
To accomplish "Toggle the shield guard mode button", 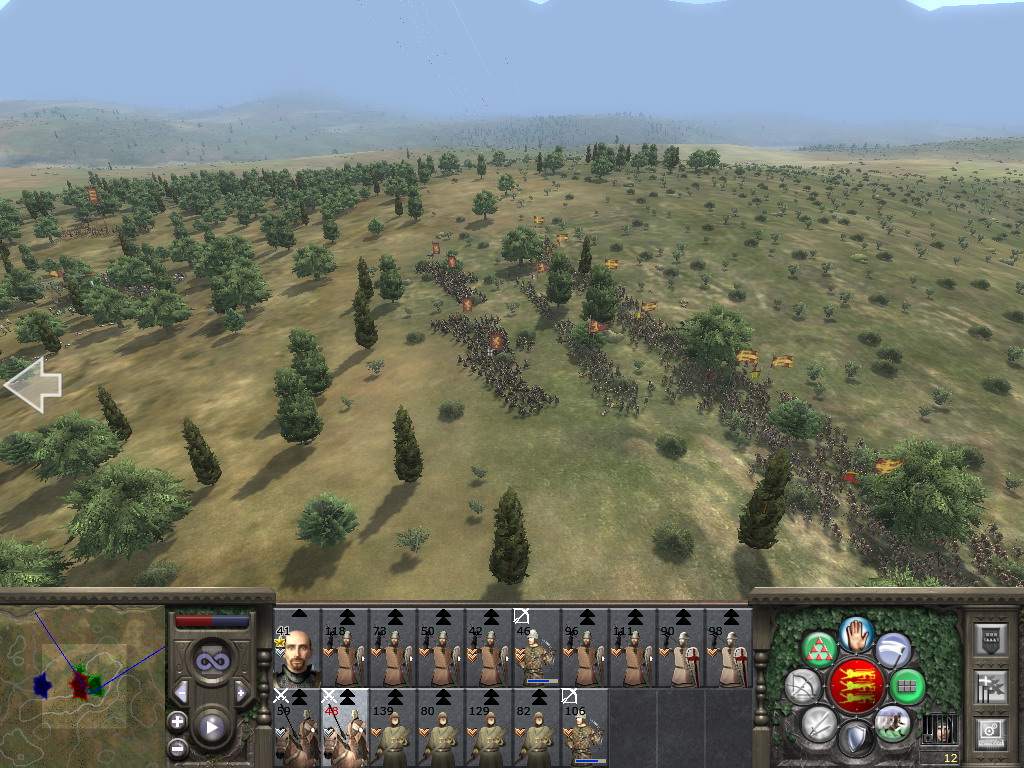I will (x=856, y=739).
